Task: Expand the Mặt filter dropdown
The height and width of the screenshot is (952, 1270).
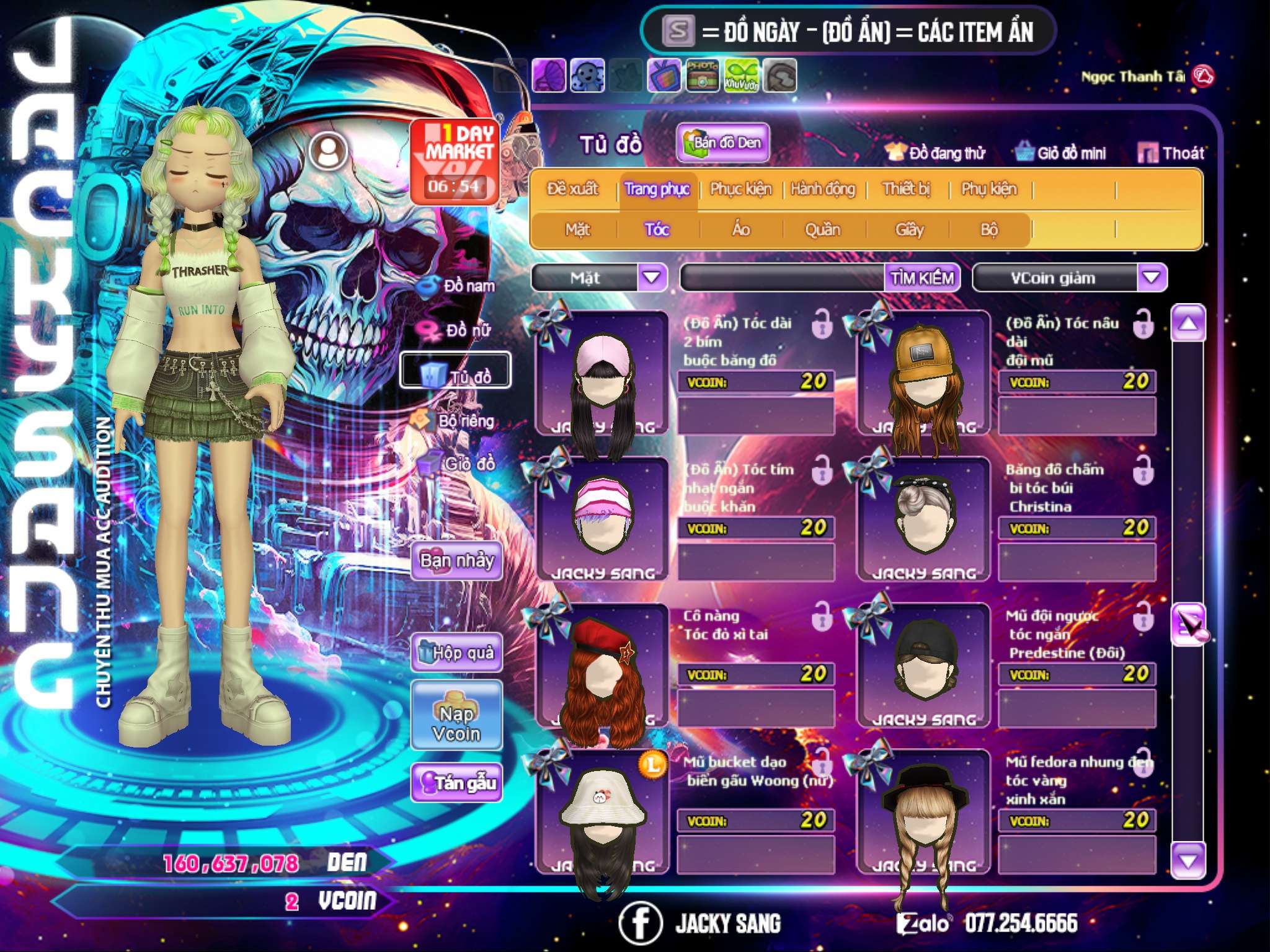Action: (x=652, y=278)
